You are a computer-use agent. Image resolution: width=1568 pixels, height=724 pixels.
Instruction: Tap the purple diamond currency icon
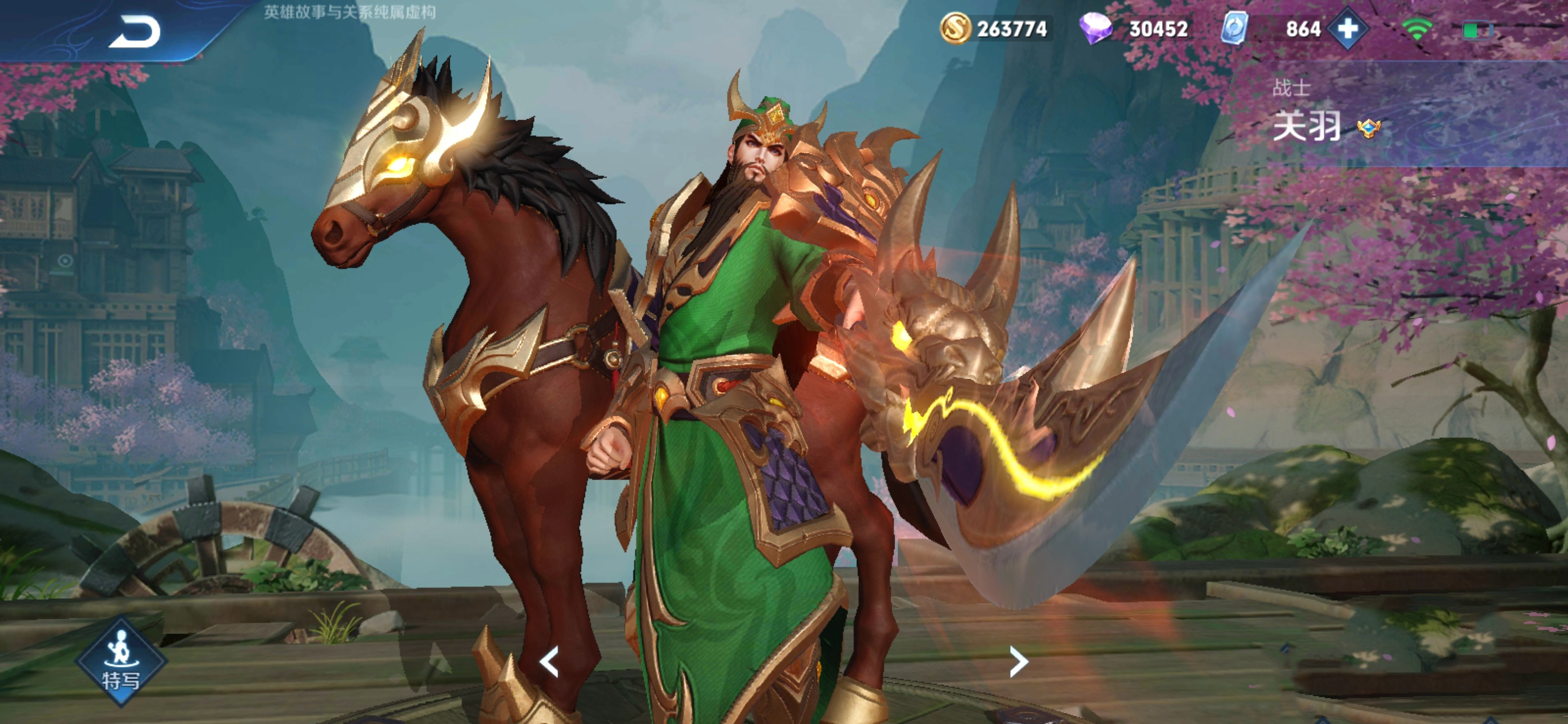[1095, 29]
